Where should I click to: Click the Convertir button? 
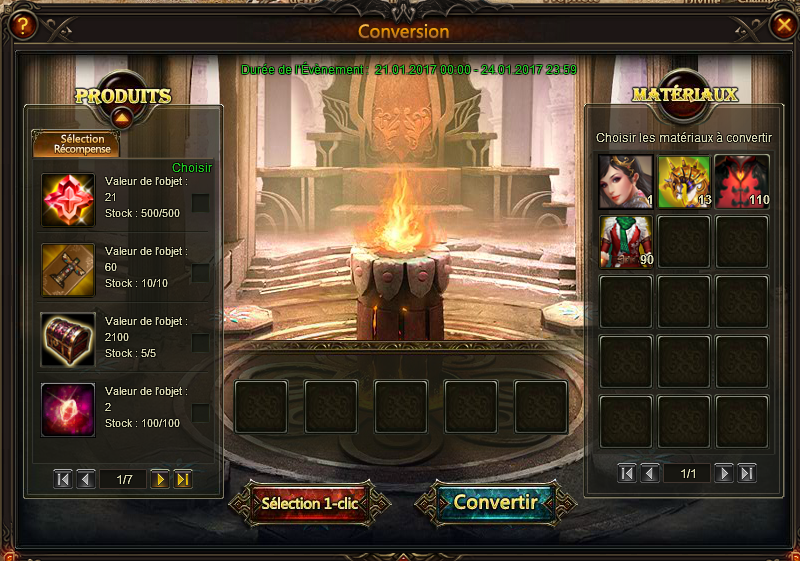496,502
